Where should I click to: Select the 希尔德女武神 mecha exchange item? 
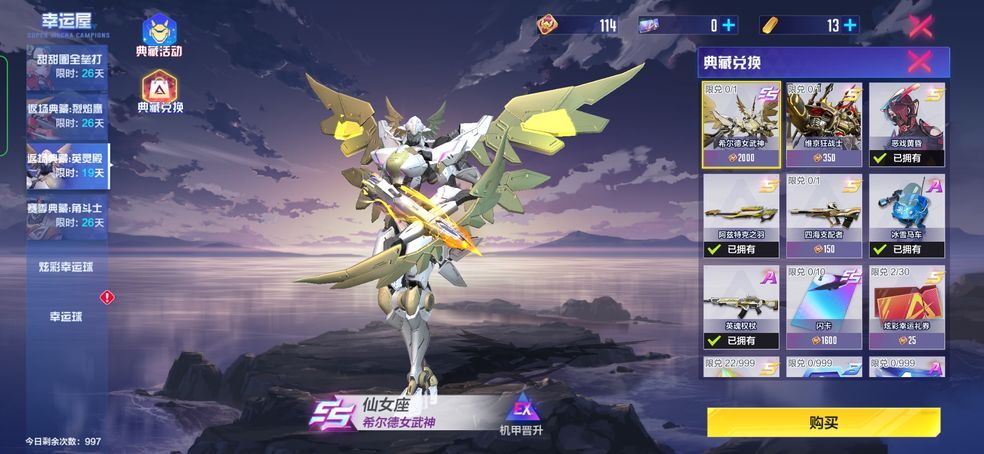(x=741, y=123)
